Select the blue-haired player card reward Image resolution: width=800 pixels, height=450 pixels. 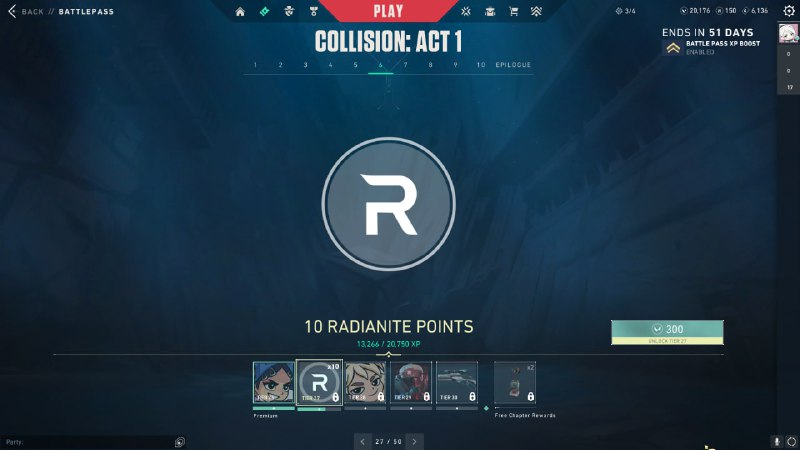(x=273, y=383)
